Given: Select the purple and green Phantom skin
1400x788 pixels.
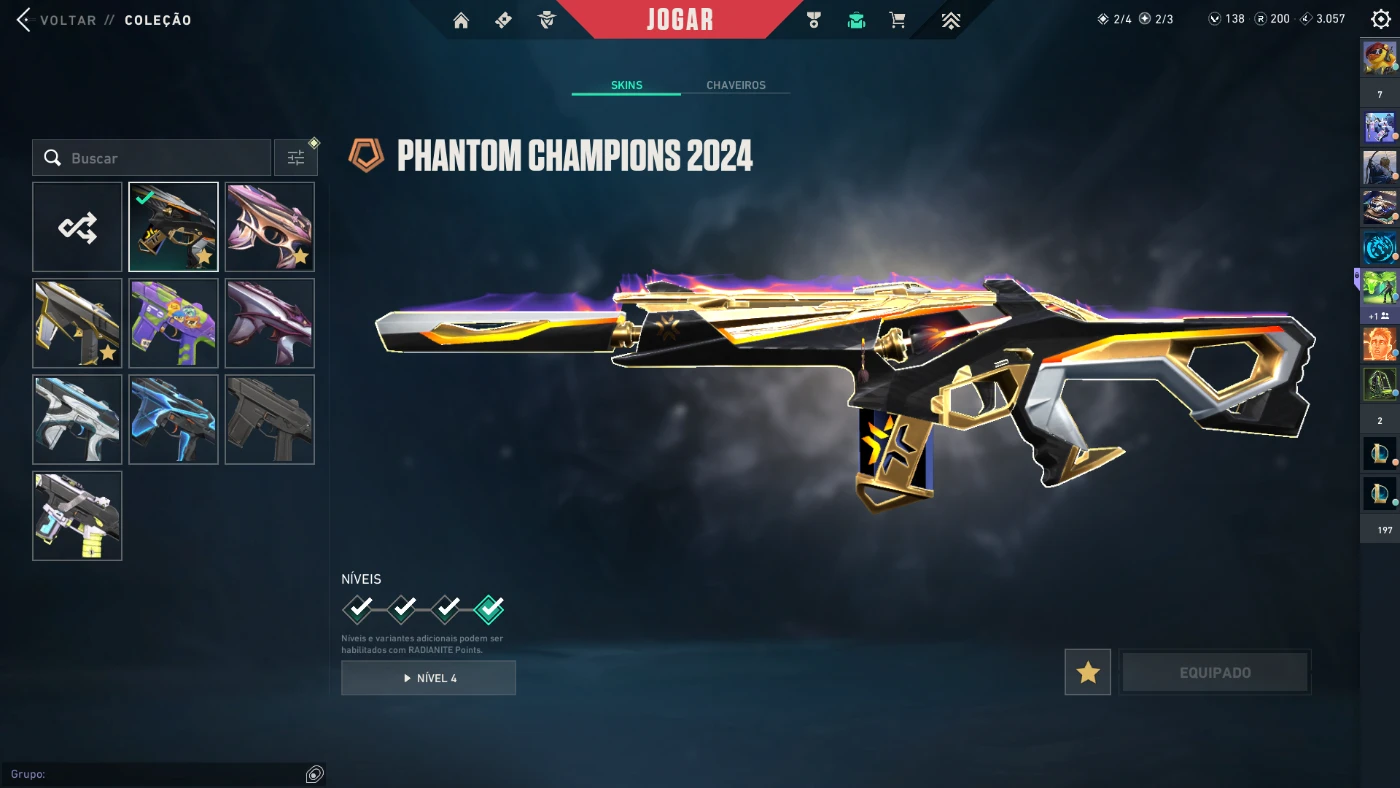Looking at the screenshot, I should (173, 323).
